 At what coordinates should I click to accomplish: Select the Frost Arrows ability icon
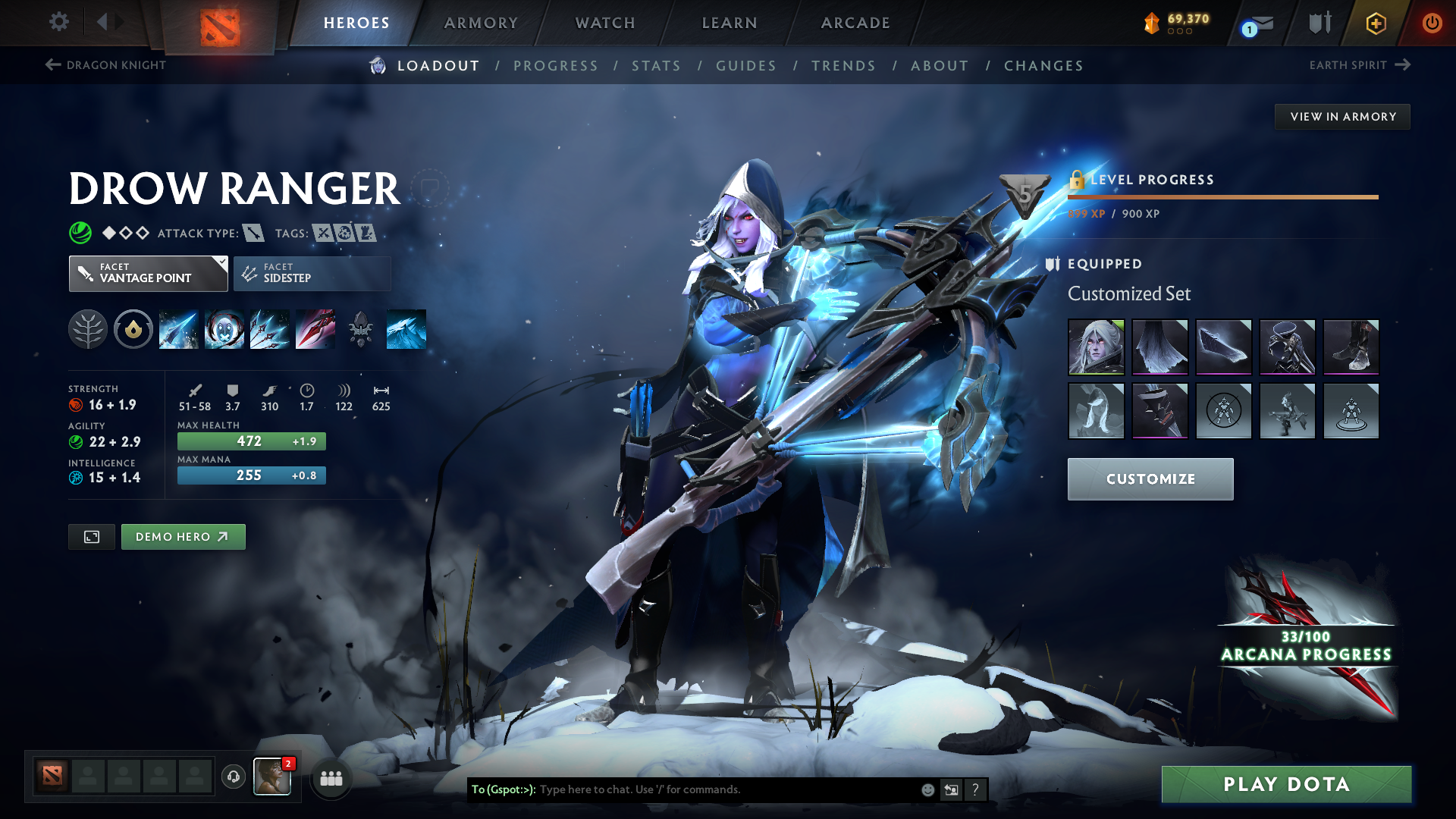[179, 329]
